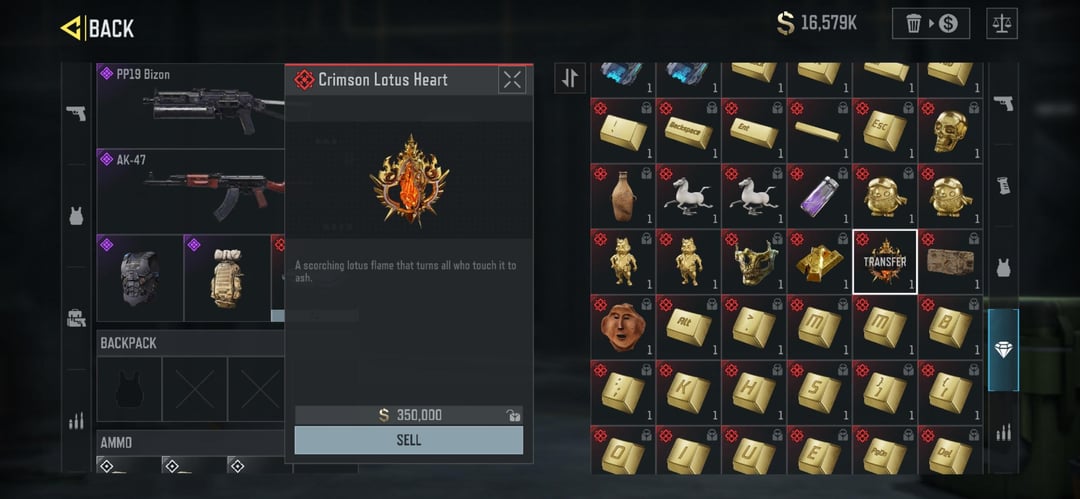Choose the equipped tan backpack slot
Image resolution: width=1080 pixels, height=499 pixels.
click(227, 278)
